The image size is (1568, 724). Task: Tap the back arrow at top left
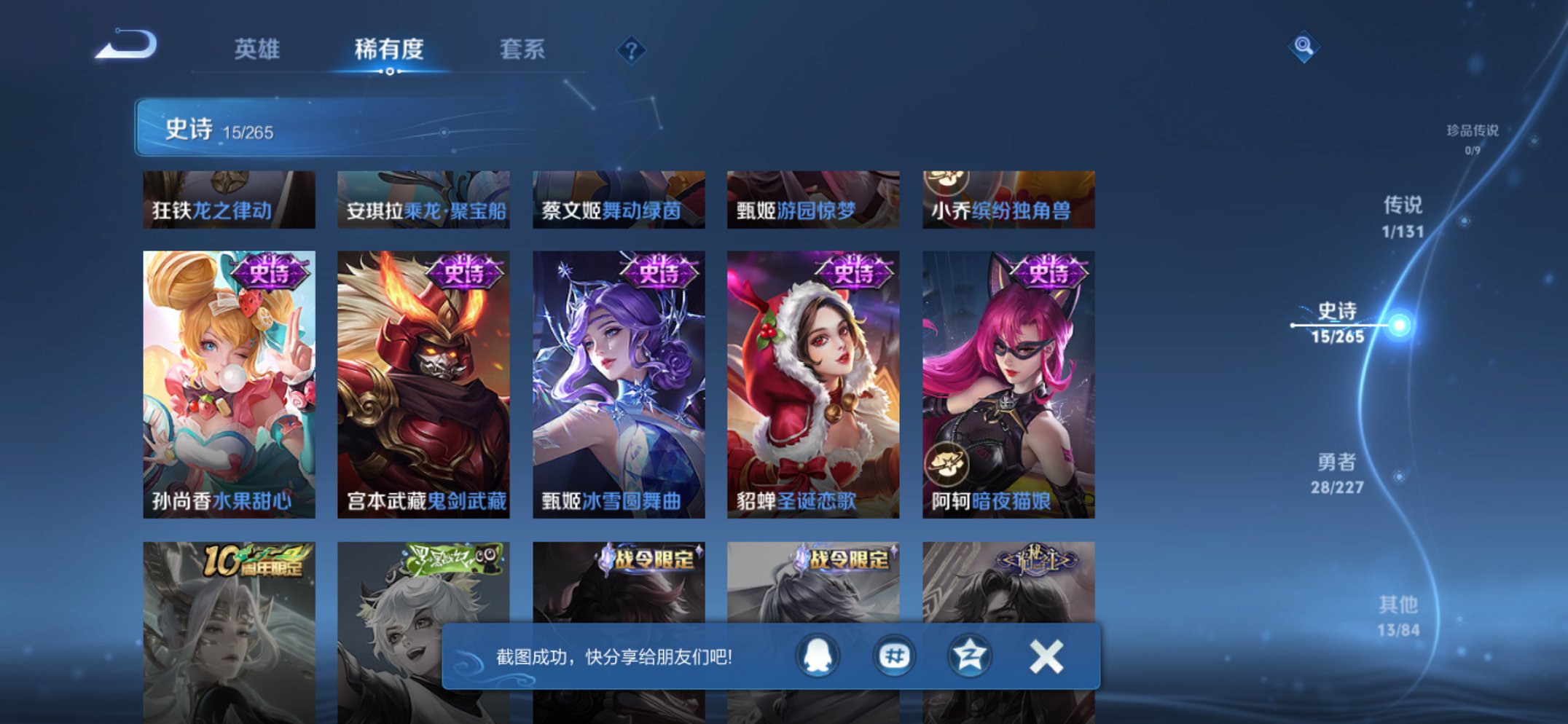click(124, 45)
